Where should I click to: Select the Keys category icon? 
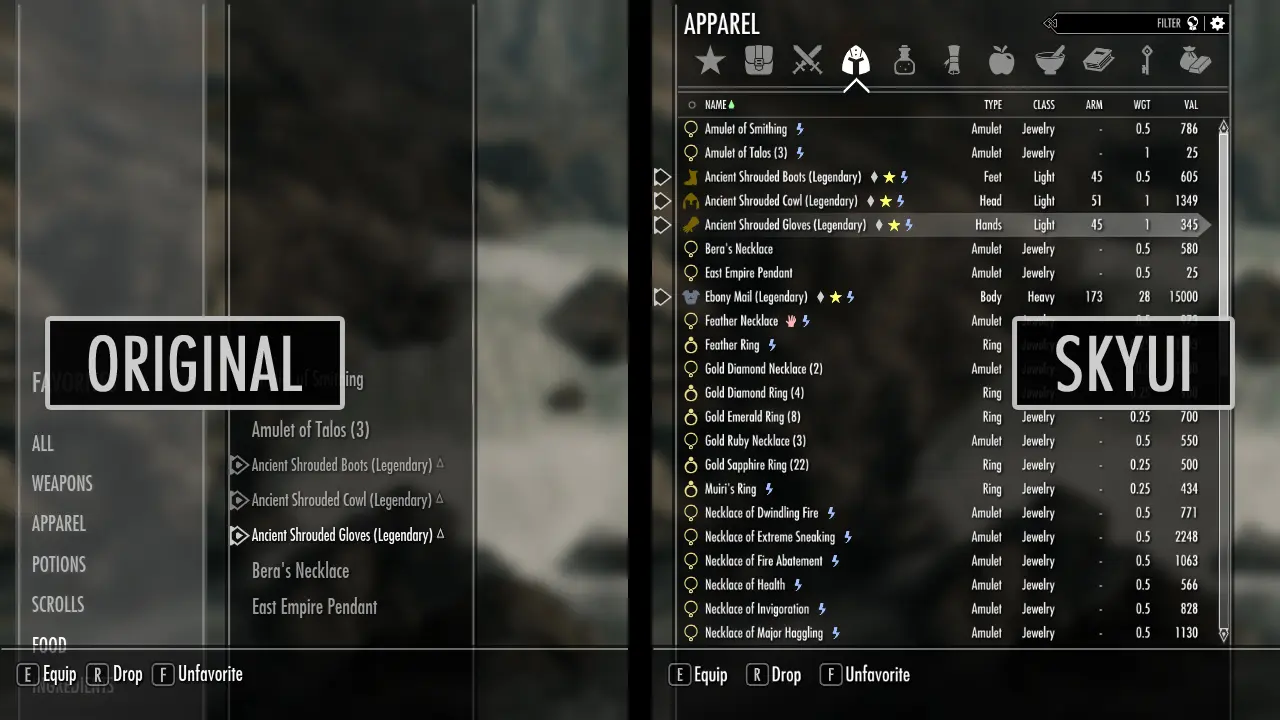1146,60
